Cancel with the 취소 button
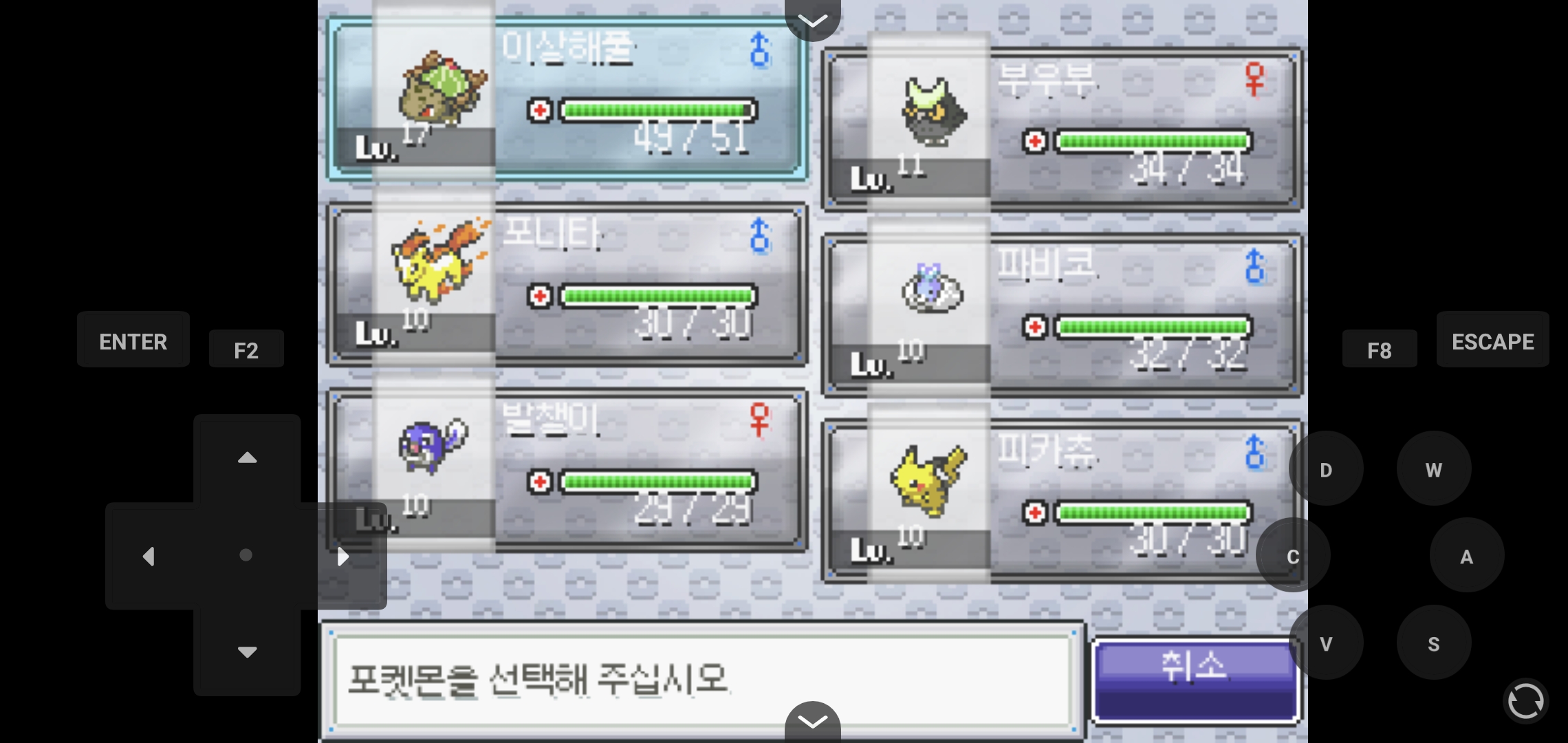Viewport: 1568px width, 743px height. (1195, 680)
